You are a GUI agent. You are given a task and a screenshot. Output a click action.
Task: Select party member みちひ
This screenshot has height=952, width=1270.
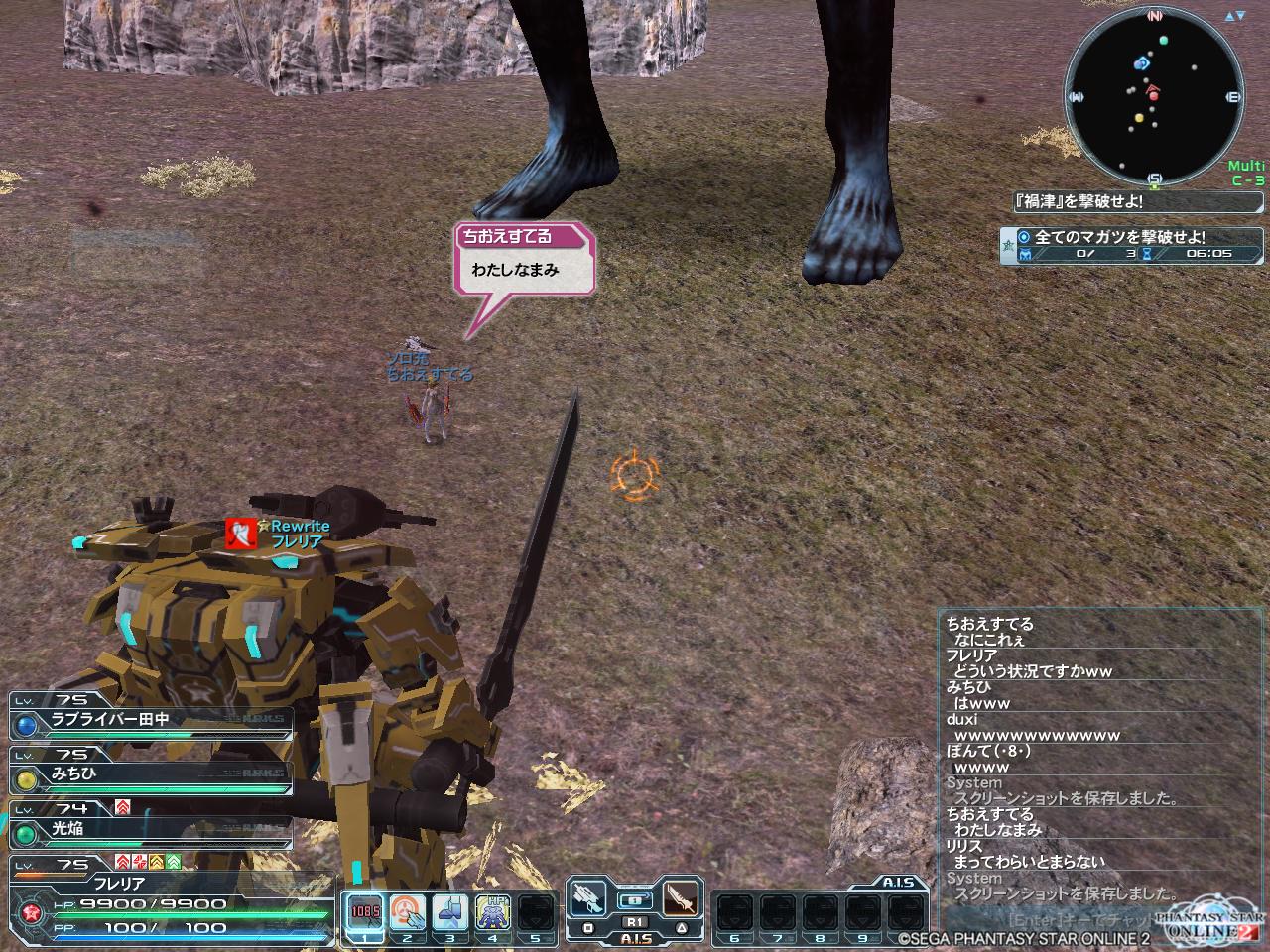pos(149,774)
